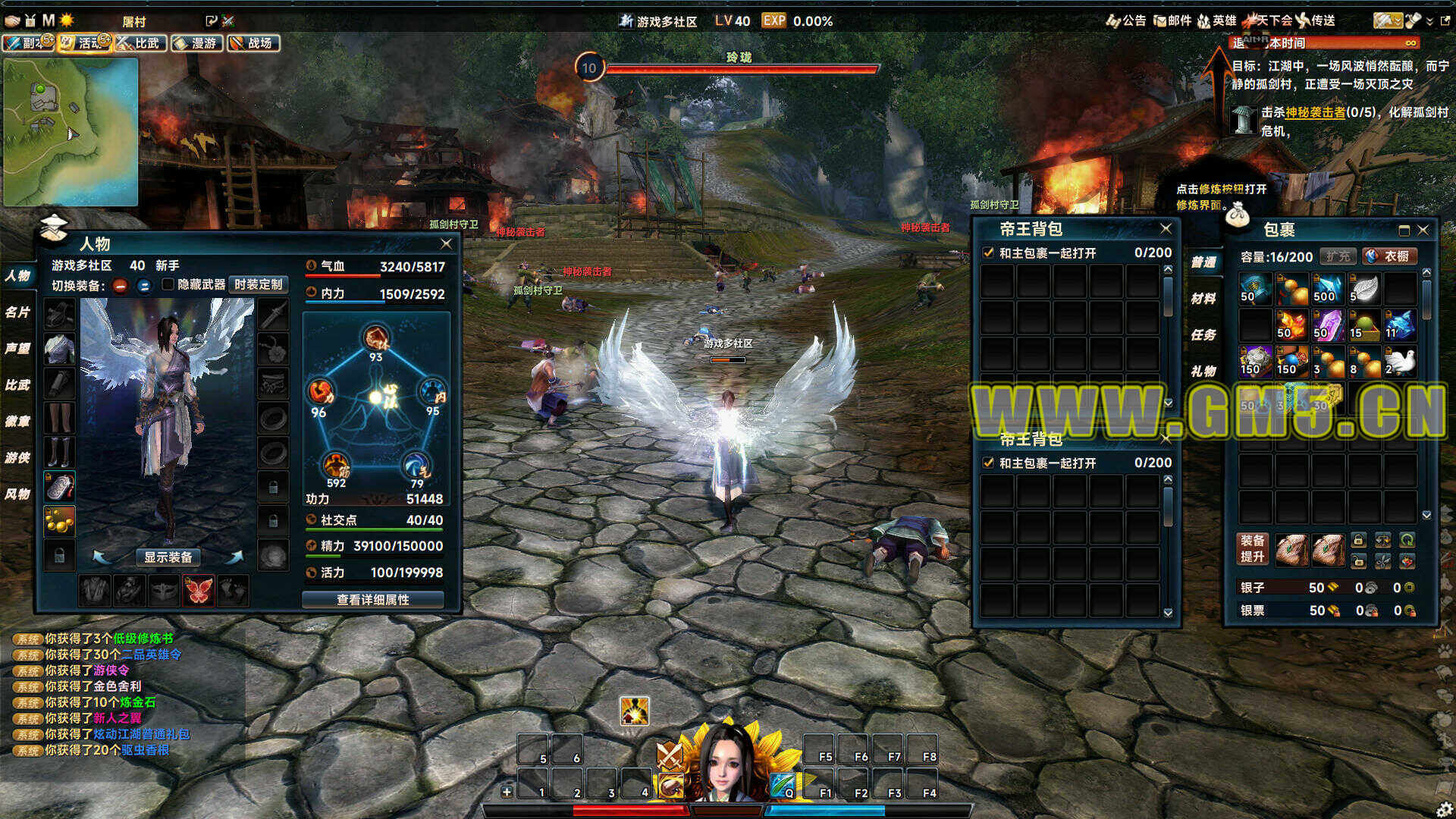This screenshot has height=819, width=1456.
Task: Click the minimap
Action: pos(71,131)
